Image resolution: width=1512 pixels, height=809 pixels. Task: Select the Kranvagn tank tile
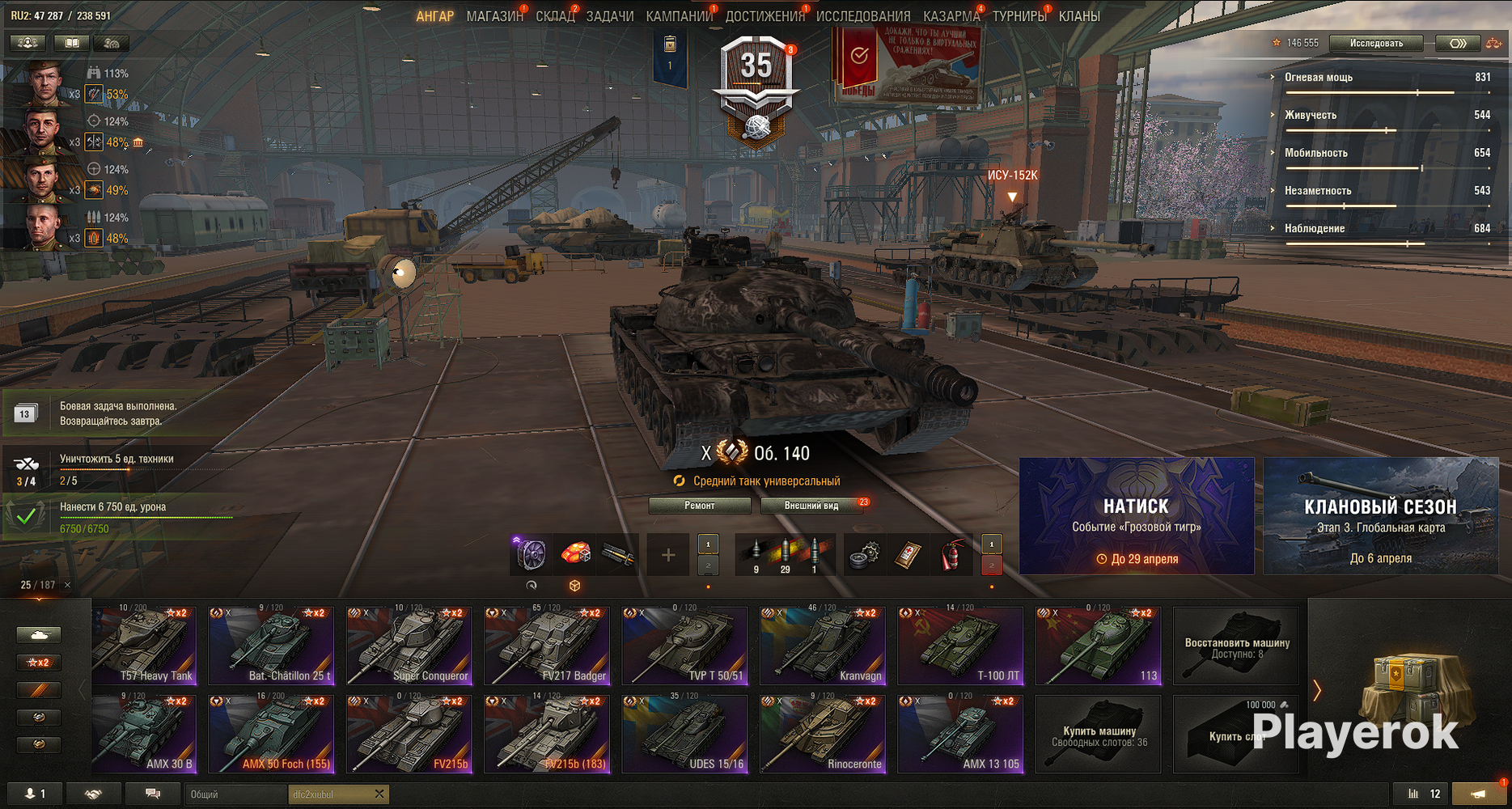click(x=823, y=646)
